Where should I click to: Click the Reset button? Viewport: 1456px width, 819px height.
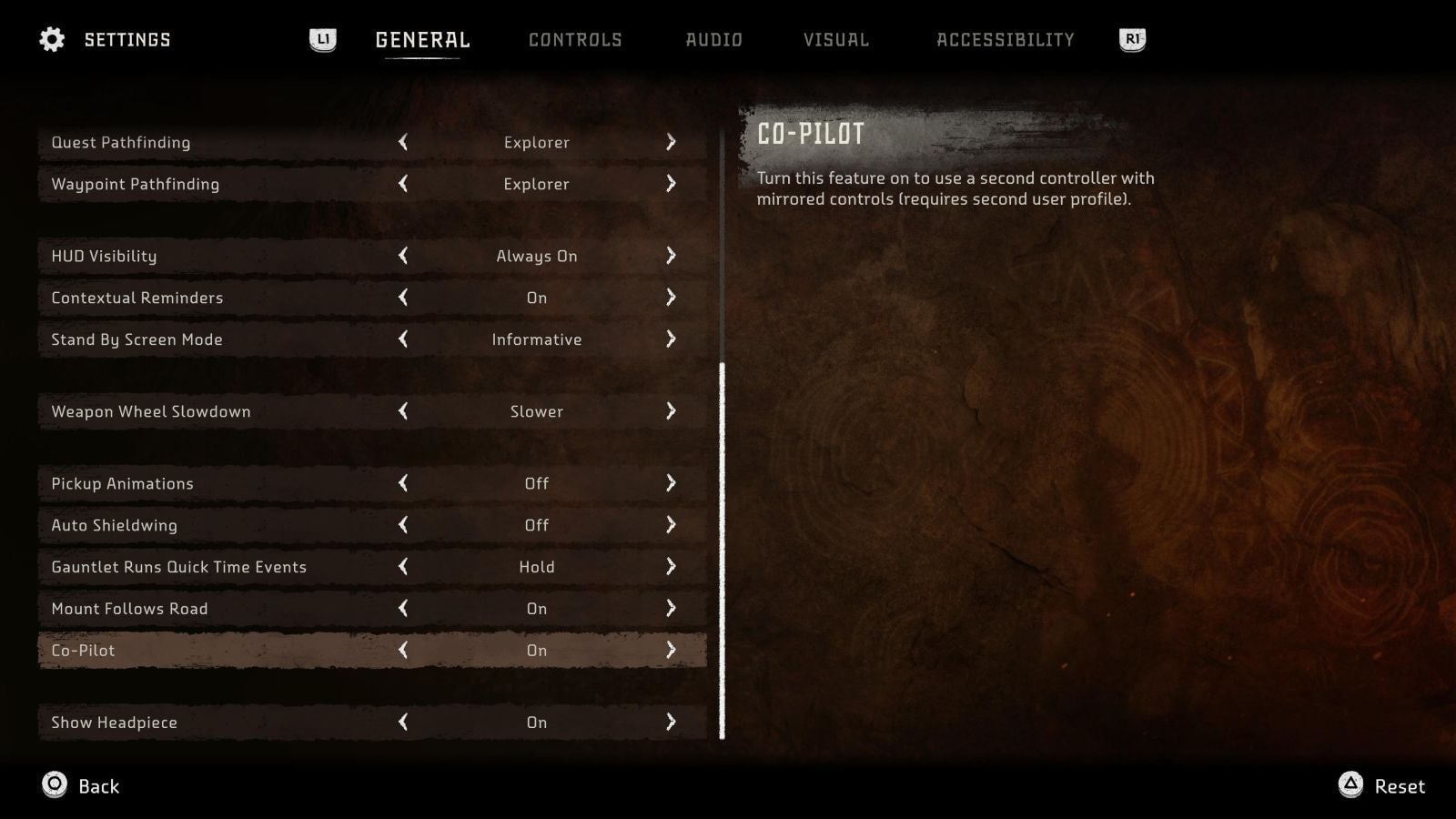pyautogui.click(x=1400, y=785)
